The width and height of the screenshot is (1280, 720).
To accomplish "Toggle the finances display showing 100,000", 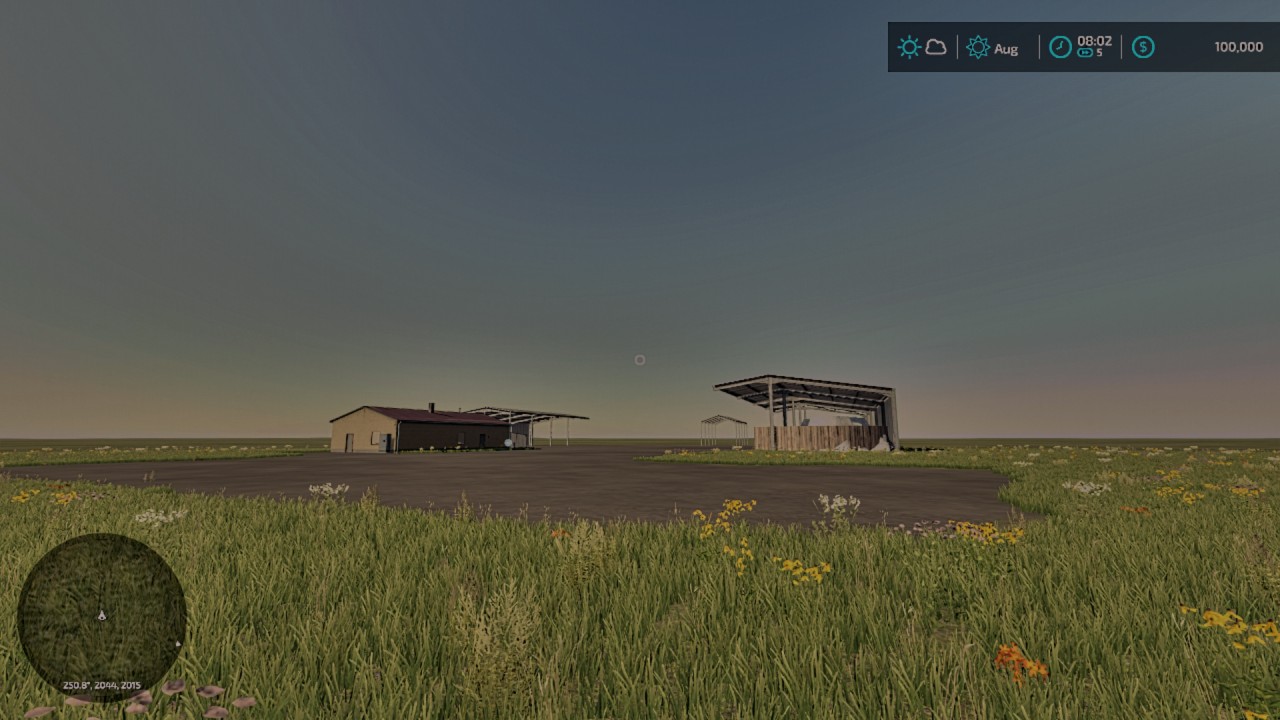I will click(1200, 46).
